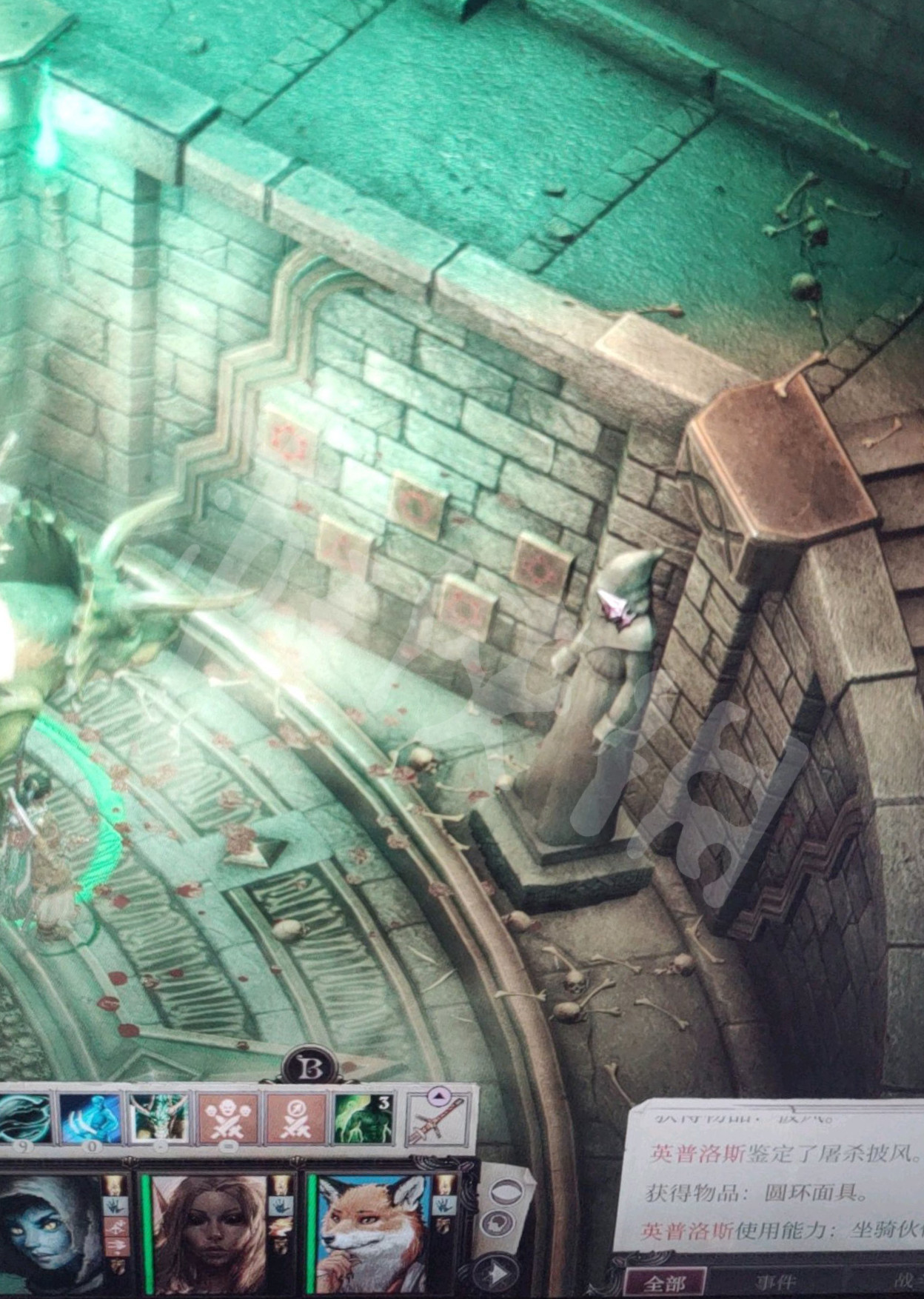Cast the green muscular figure spell

[363, 1118]
